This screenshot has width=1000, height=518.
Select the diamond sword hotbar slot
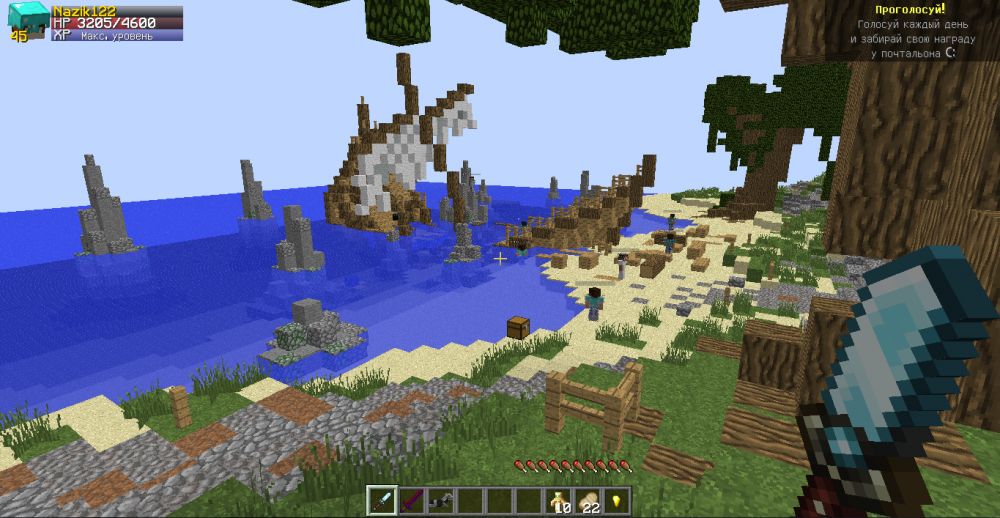[382, 500]
